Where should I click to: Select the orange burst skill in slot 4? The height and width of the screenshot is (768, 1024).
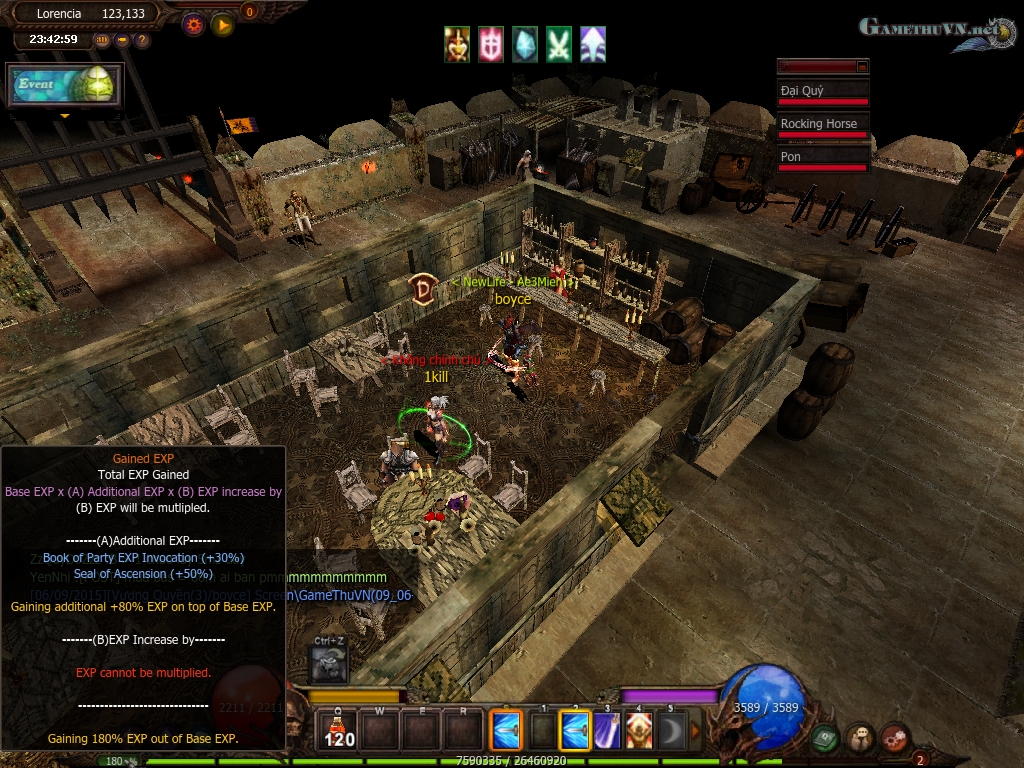[640, 730]
